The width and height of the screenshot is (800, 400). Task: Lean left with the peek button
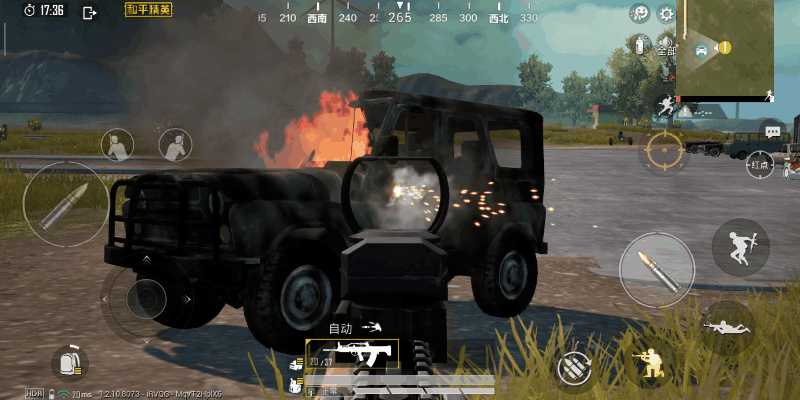pyautogui.click(x=118, y=145)
